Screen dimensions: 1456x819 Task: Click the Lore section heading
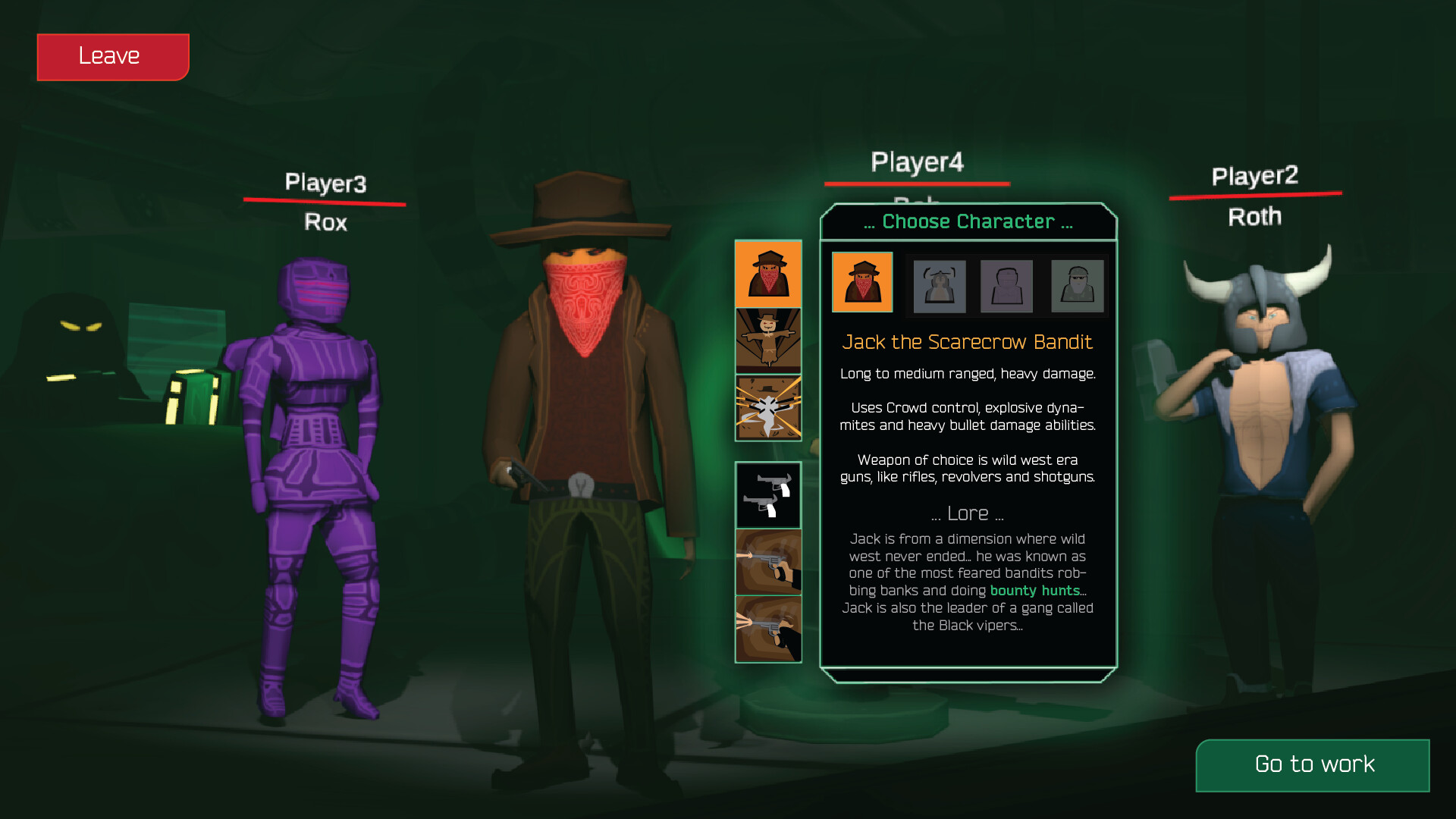968,513
